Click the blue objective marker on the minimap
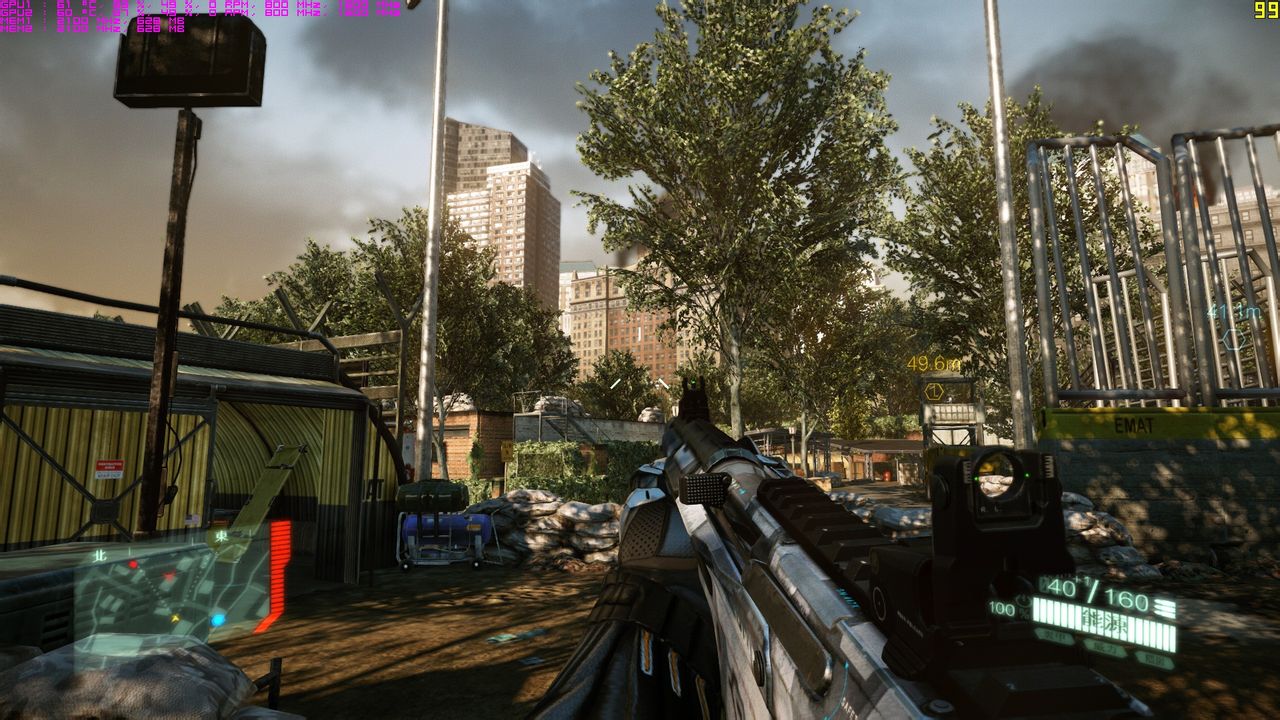Viewport: 1280px width, 720px height. click(x=218, y=619)
